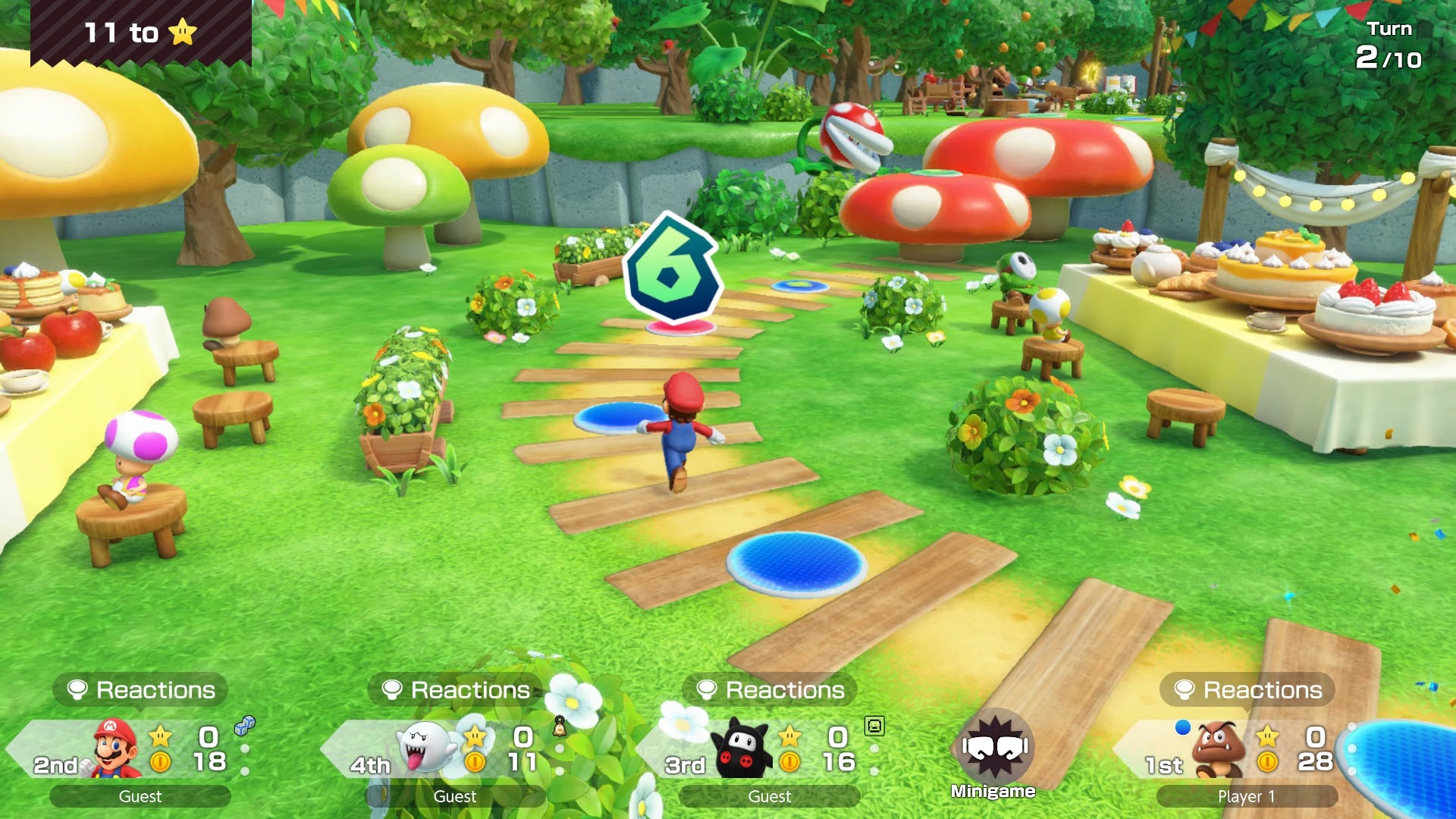The image size is (1456, 819).
Task: Open Reactions above Boo's player panel
Action: tap(456, 689)
